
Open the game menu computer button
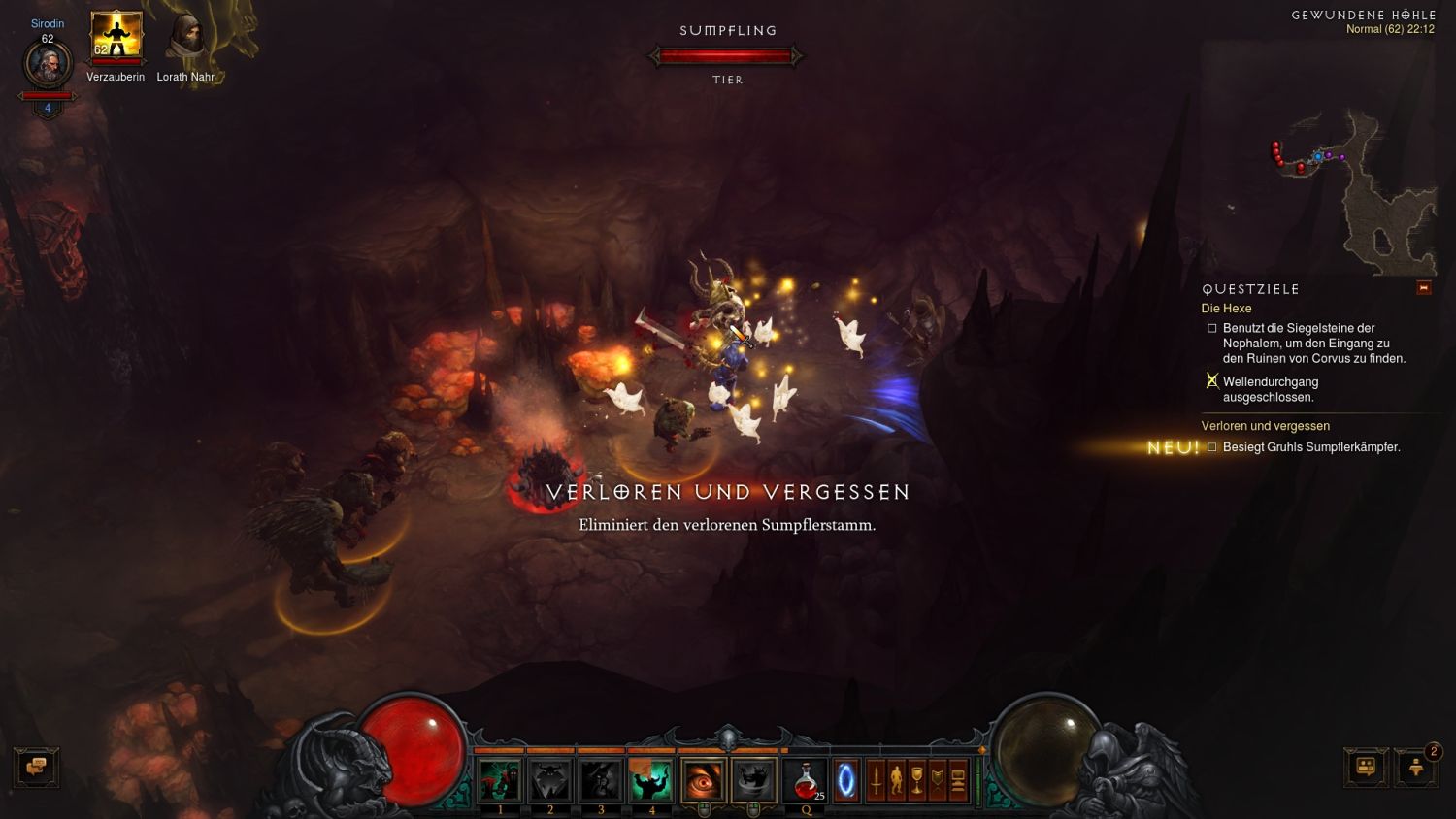click(x=958, y=780)
